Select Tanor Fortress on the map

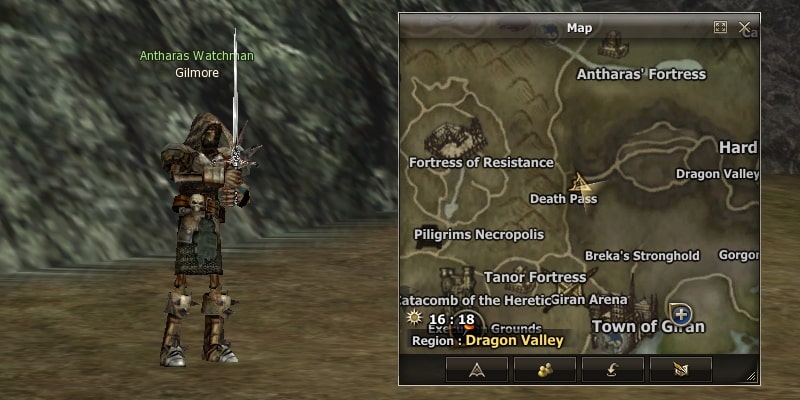tap(535, 277)
